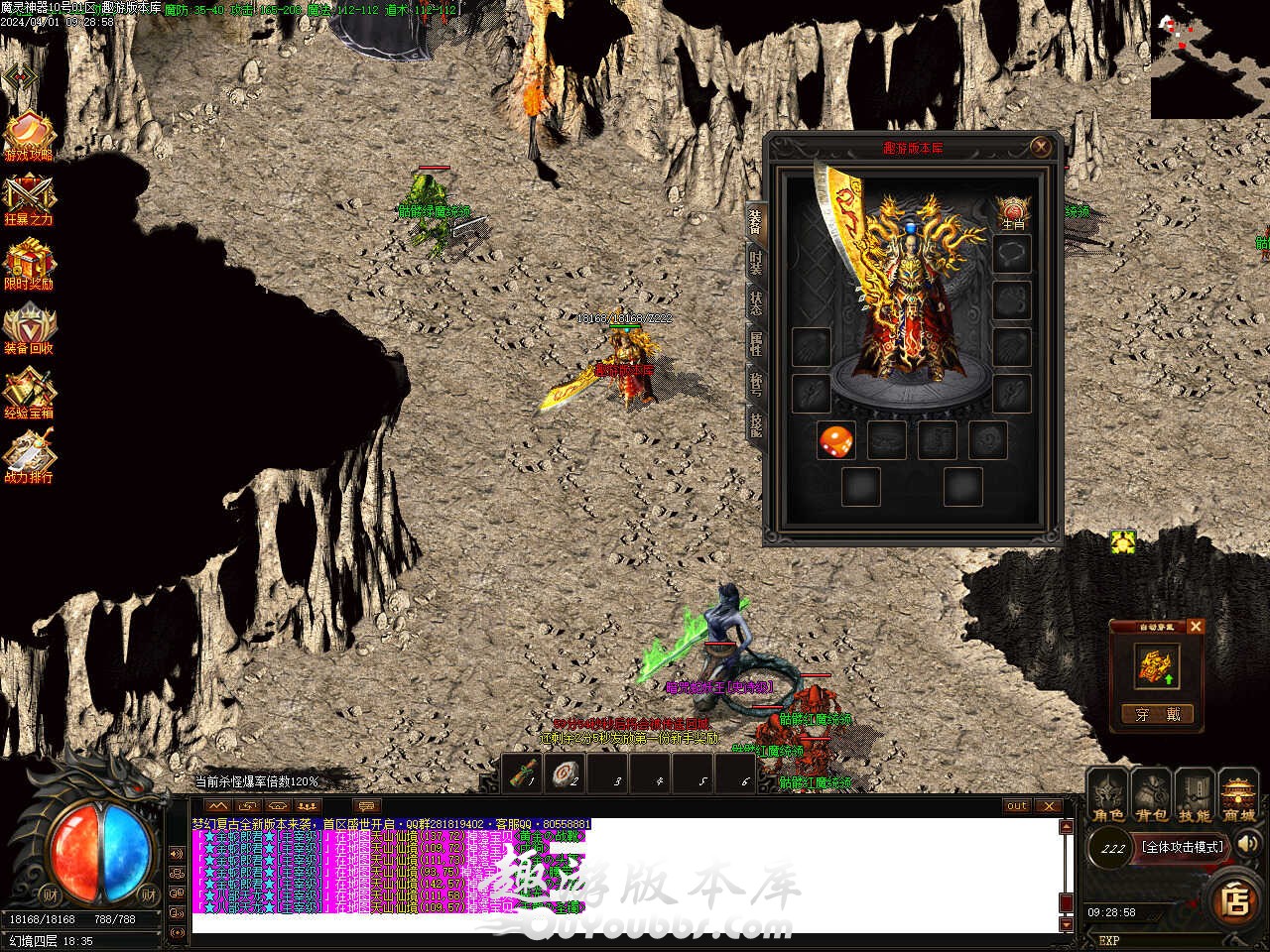
Task: Open the 装备回收 equipment recycle icon
Action: pos(29,329)
